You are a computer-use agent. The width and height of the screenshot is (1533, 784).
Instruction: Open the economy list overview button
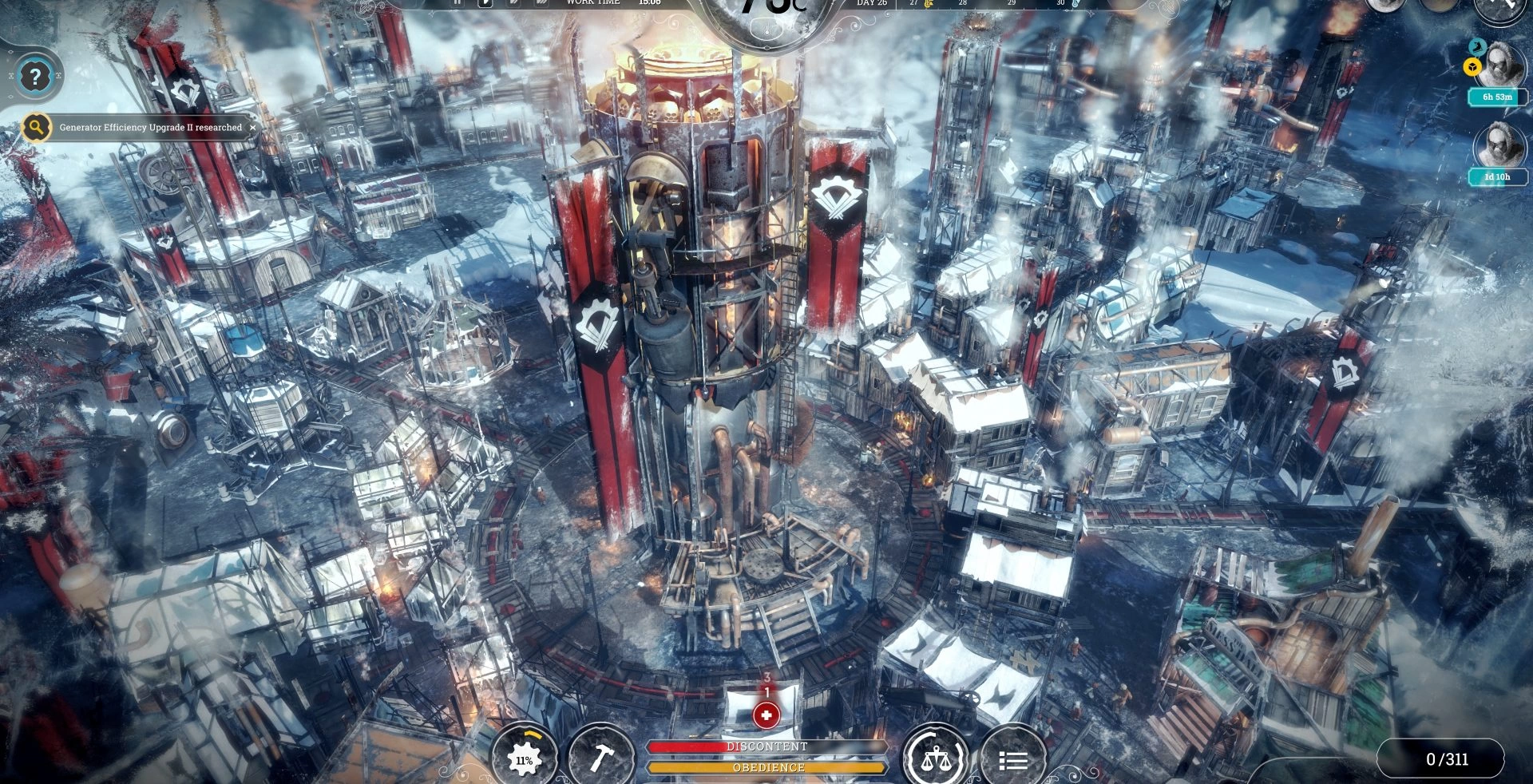[x=1012, y=759]
